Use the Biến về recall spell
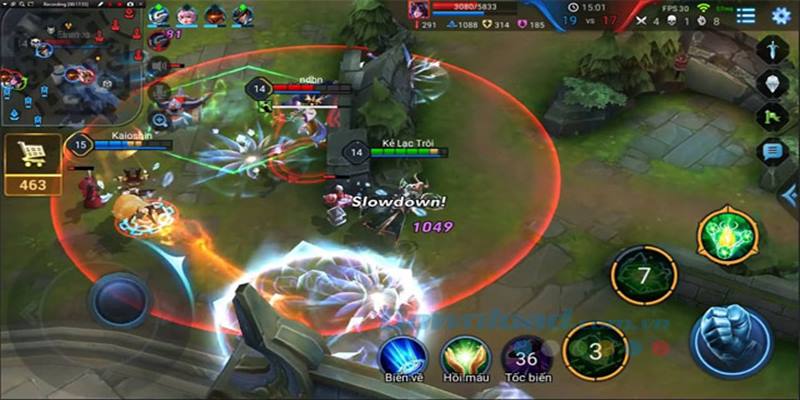The image size is (800, 400). (x=403, y=357)
